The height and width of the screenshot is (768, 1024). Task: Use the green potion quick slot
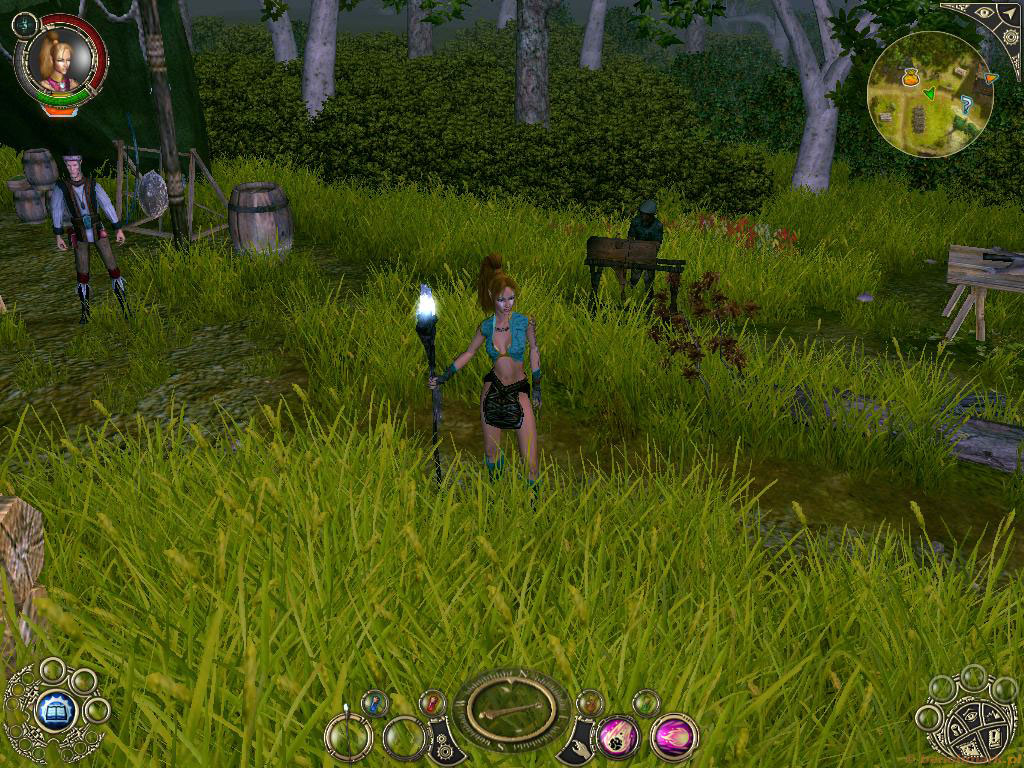[x=646, y=703]
